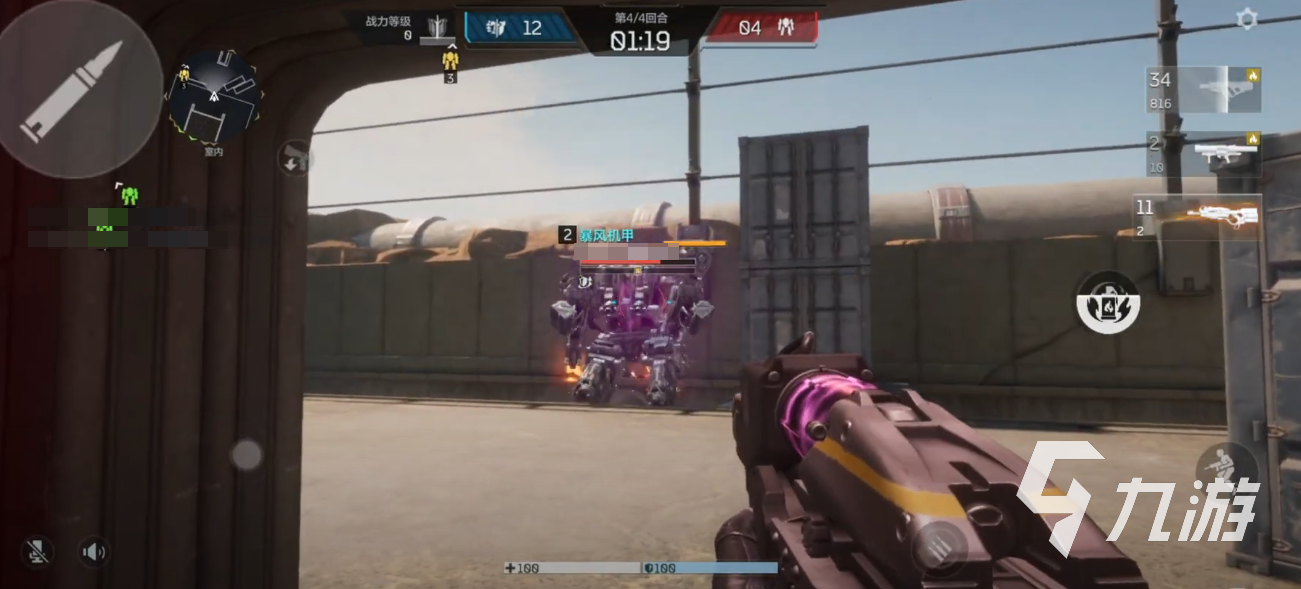Choose the highlighted weapon slot showing 11
The height and width of the screenshot is (589, 1301).
point(1198,218)
